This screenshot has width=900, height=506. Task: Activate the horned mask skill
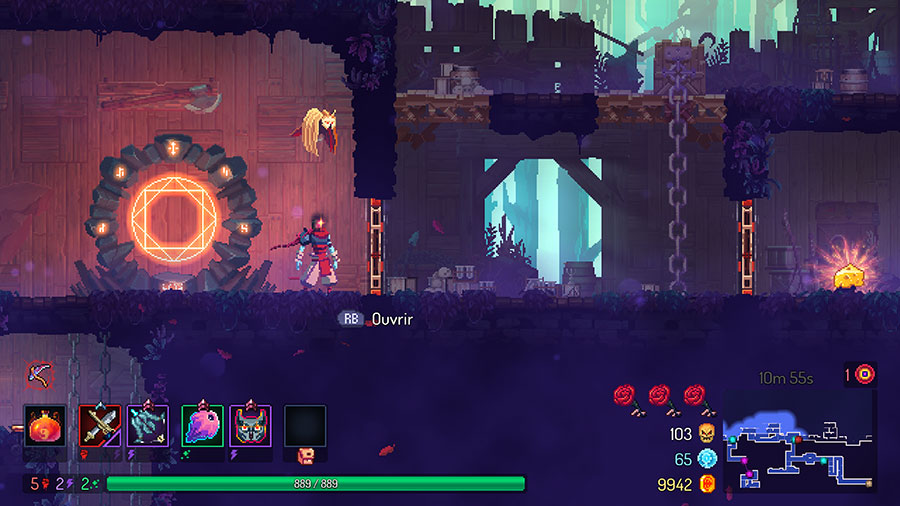[x=250, y=426]
